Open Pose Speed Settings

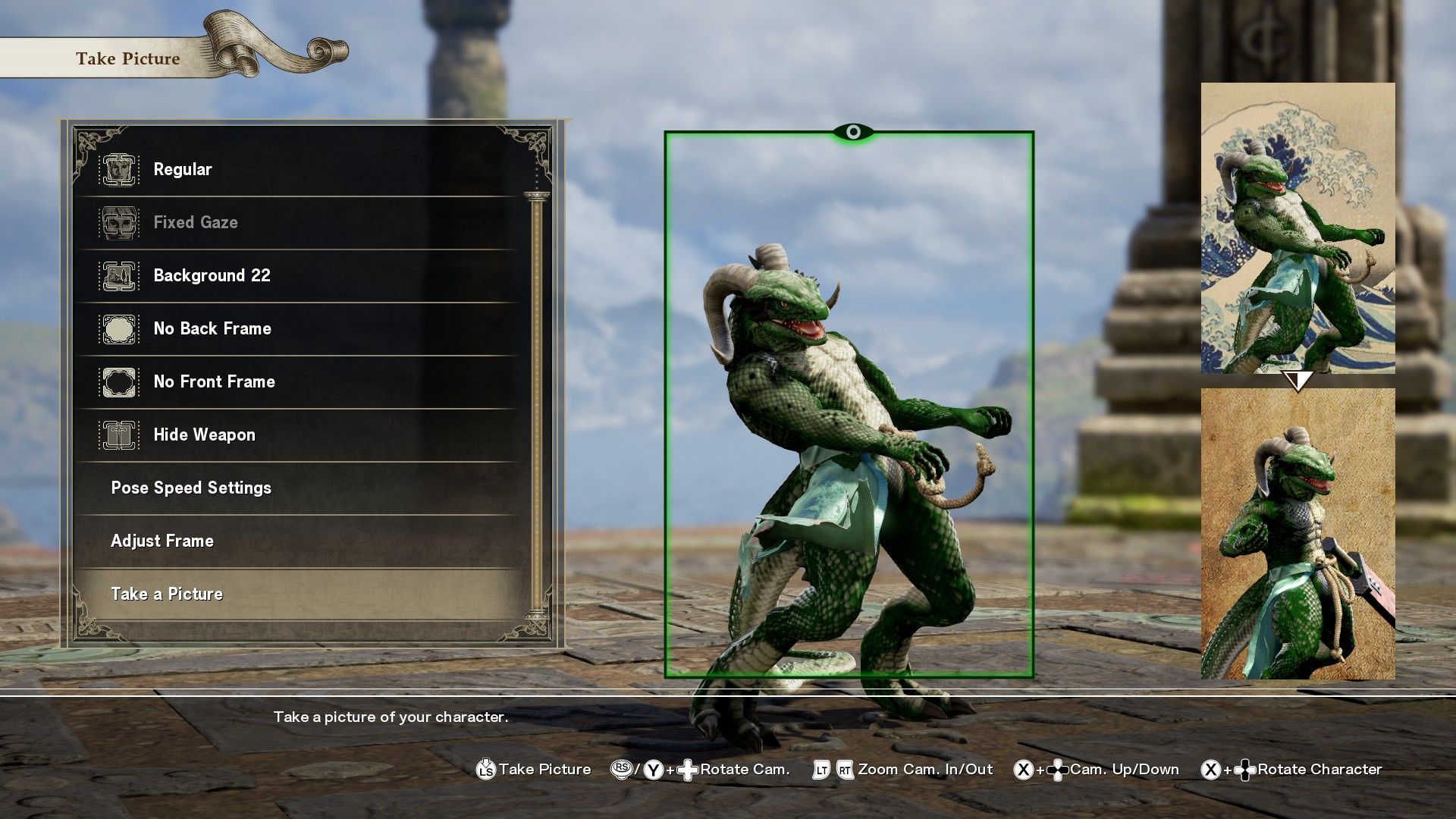point(191,488)
